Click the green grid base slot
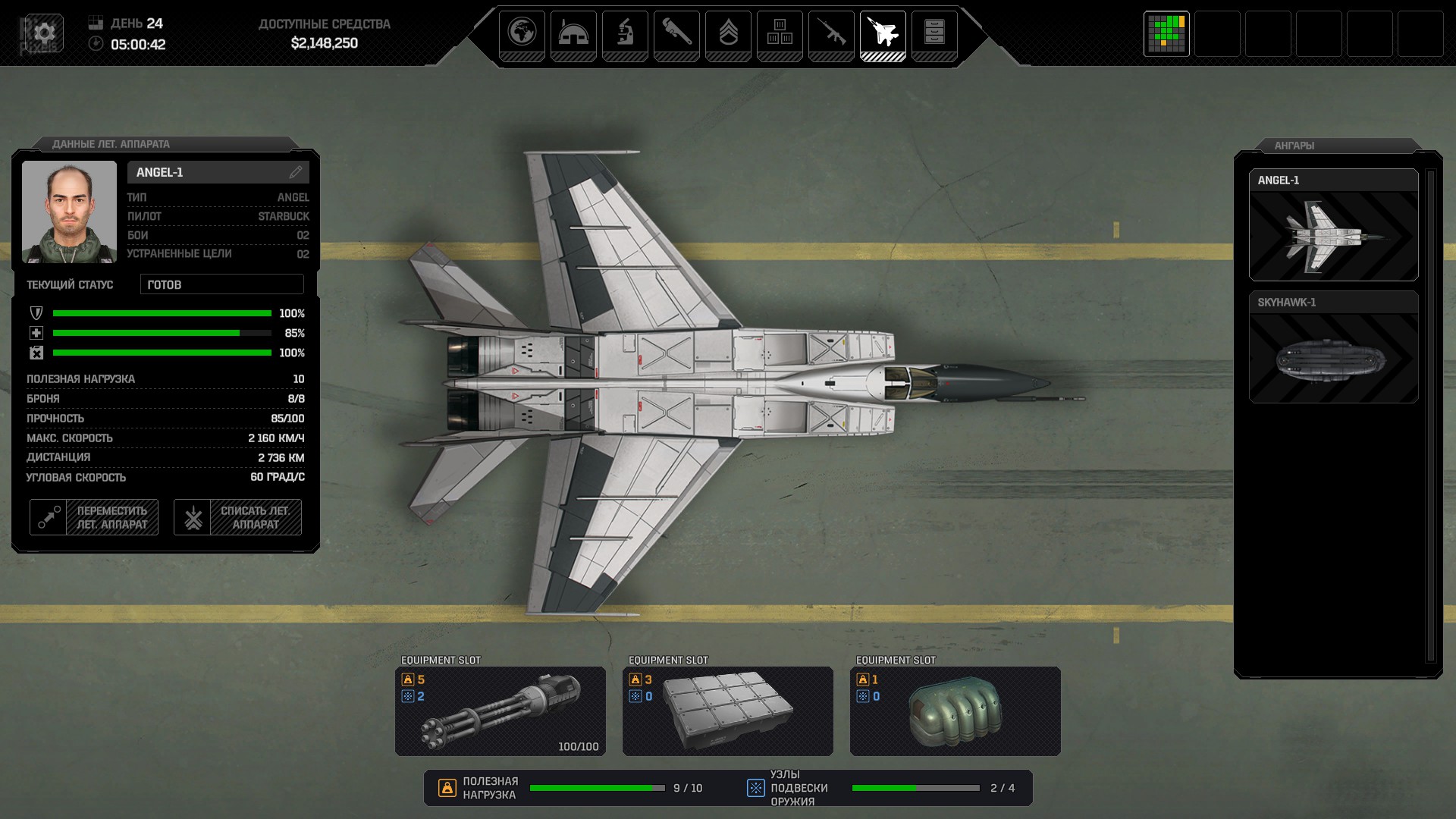 (1166, 34)
